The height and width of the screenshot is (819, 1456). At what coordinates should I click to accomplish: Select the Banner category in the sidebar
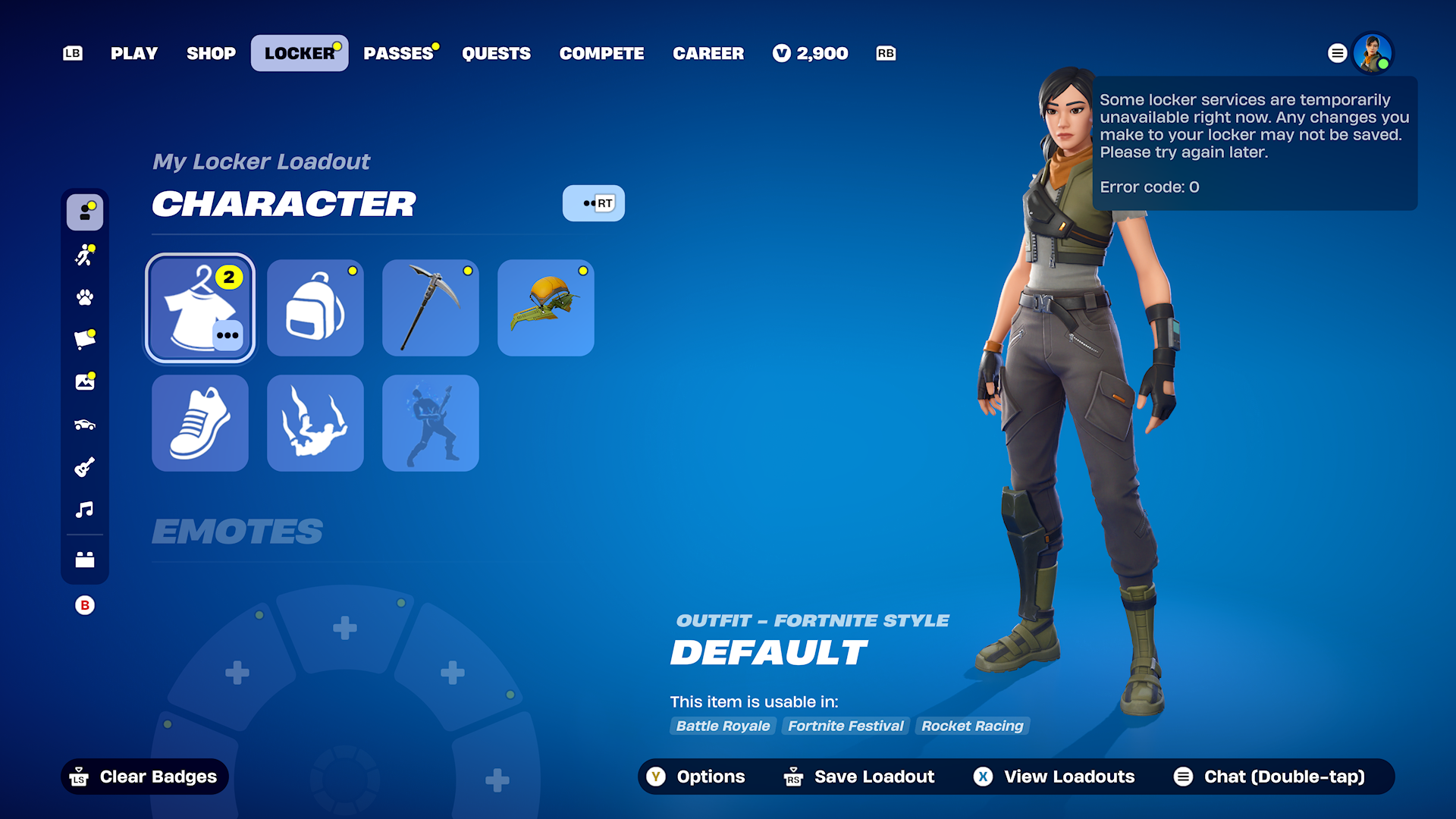[x=84, y=340]
